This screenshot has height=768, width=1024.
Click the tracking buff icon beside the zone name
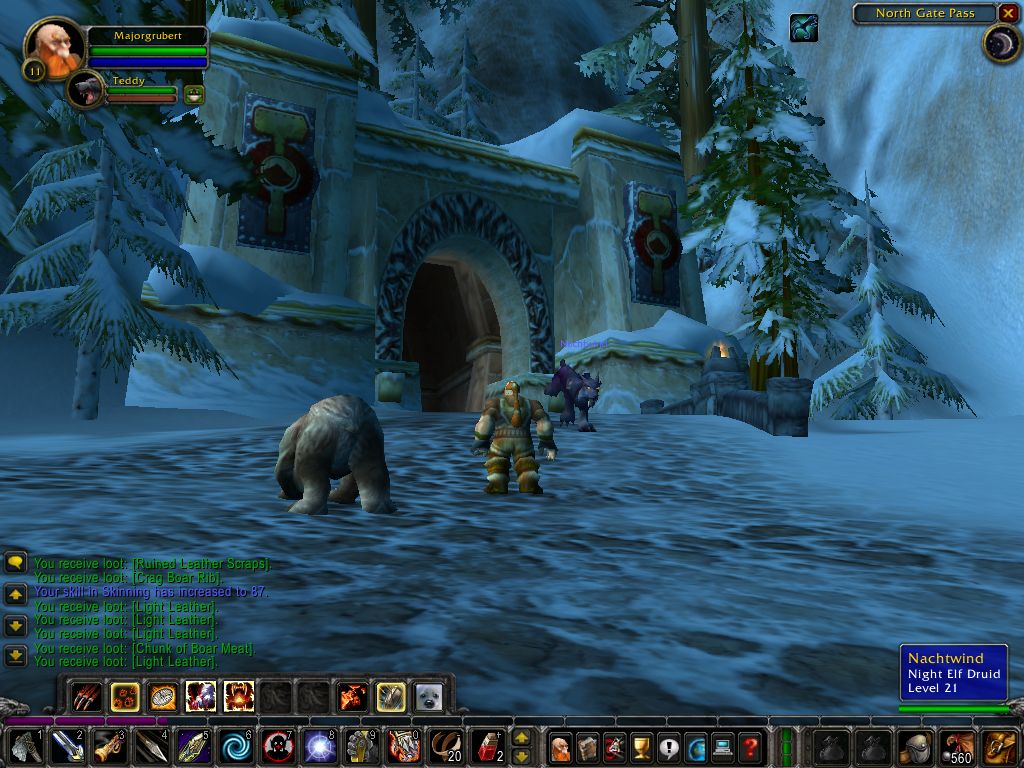[803, 28]
